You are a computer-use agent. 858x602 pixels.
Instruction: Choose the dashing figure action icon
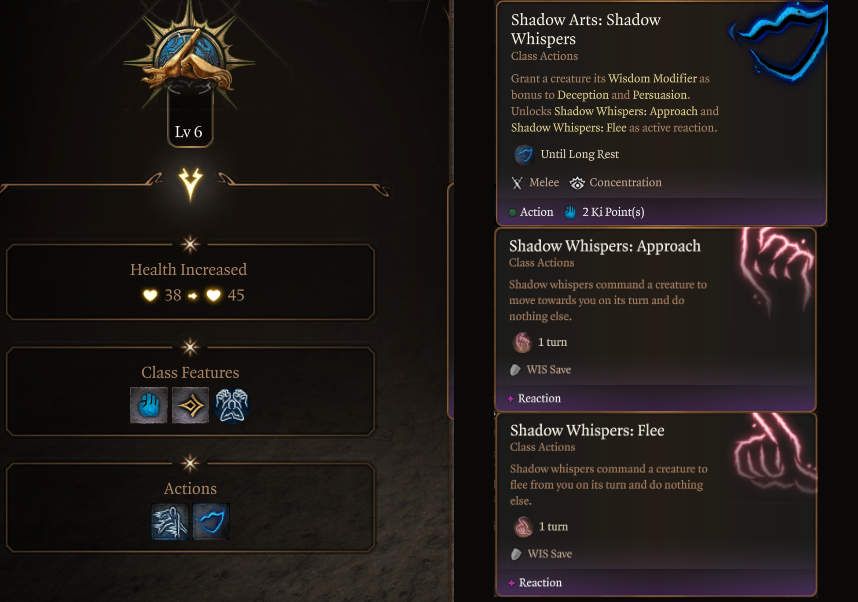pos(170,521)
